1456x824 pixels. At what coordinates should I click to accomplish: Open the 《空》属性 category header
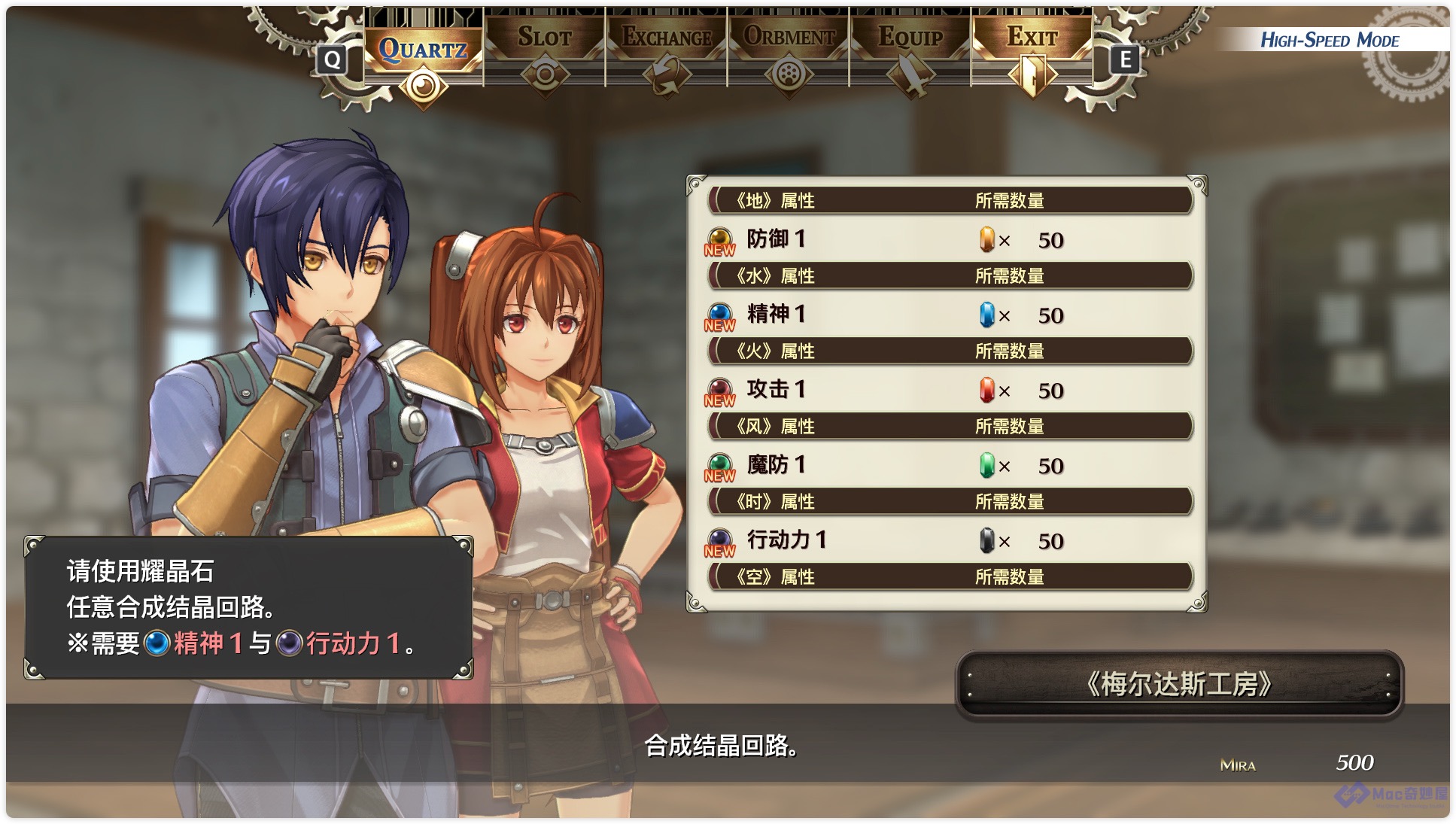[x=950, y=576]
